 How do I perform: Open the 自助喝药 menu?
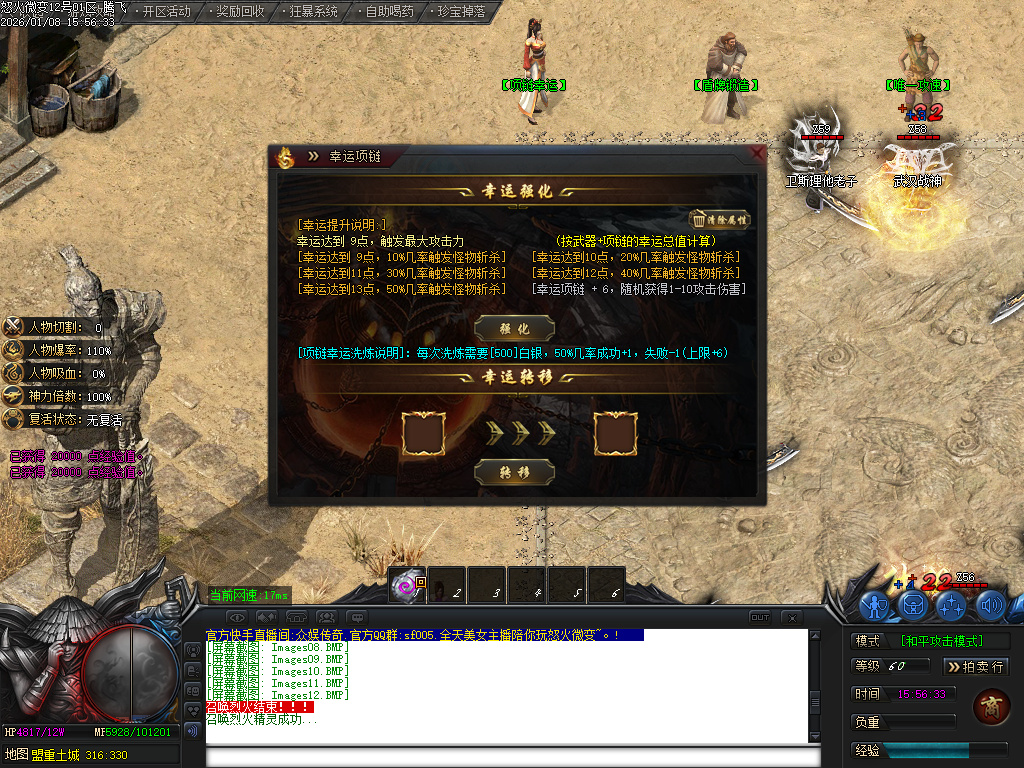(x=388, y=12)
